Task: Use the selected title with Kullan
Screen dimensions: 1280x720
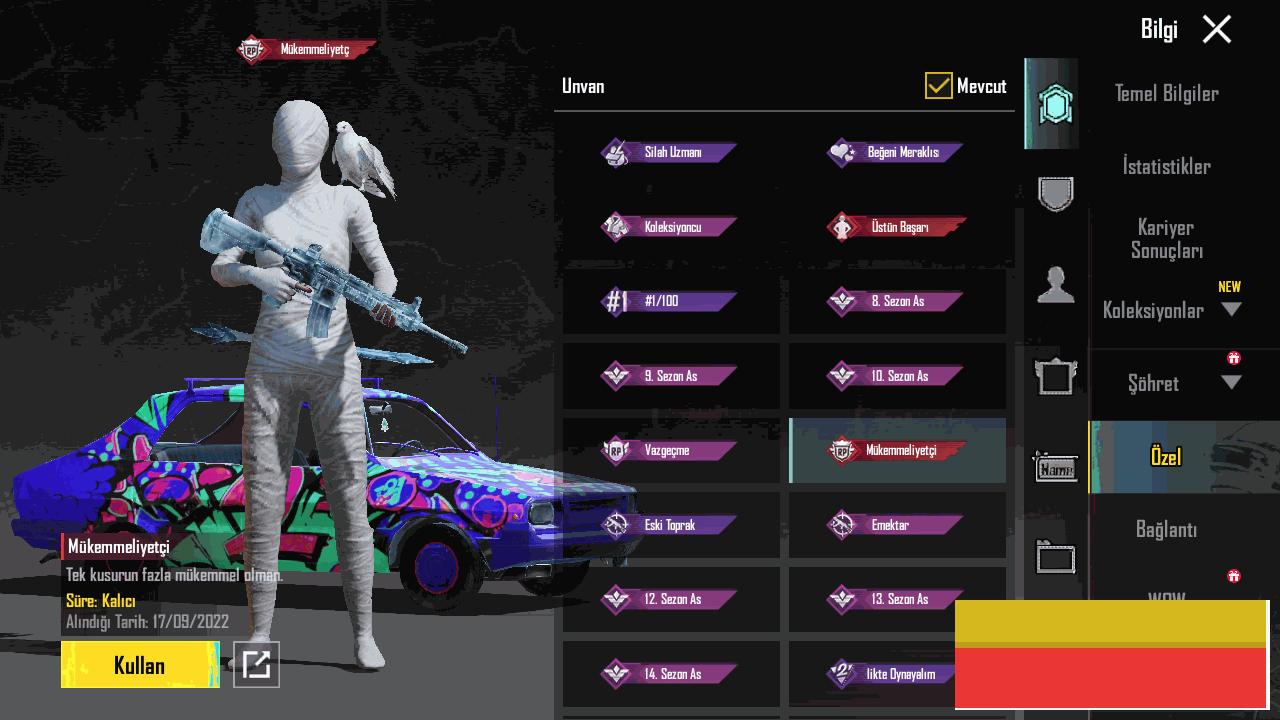Action: click(x=140, y=665)
